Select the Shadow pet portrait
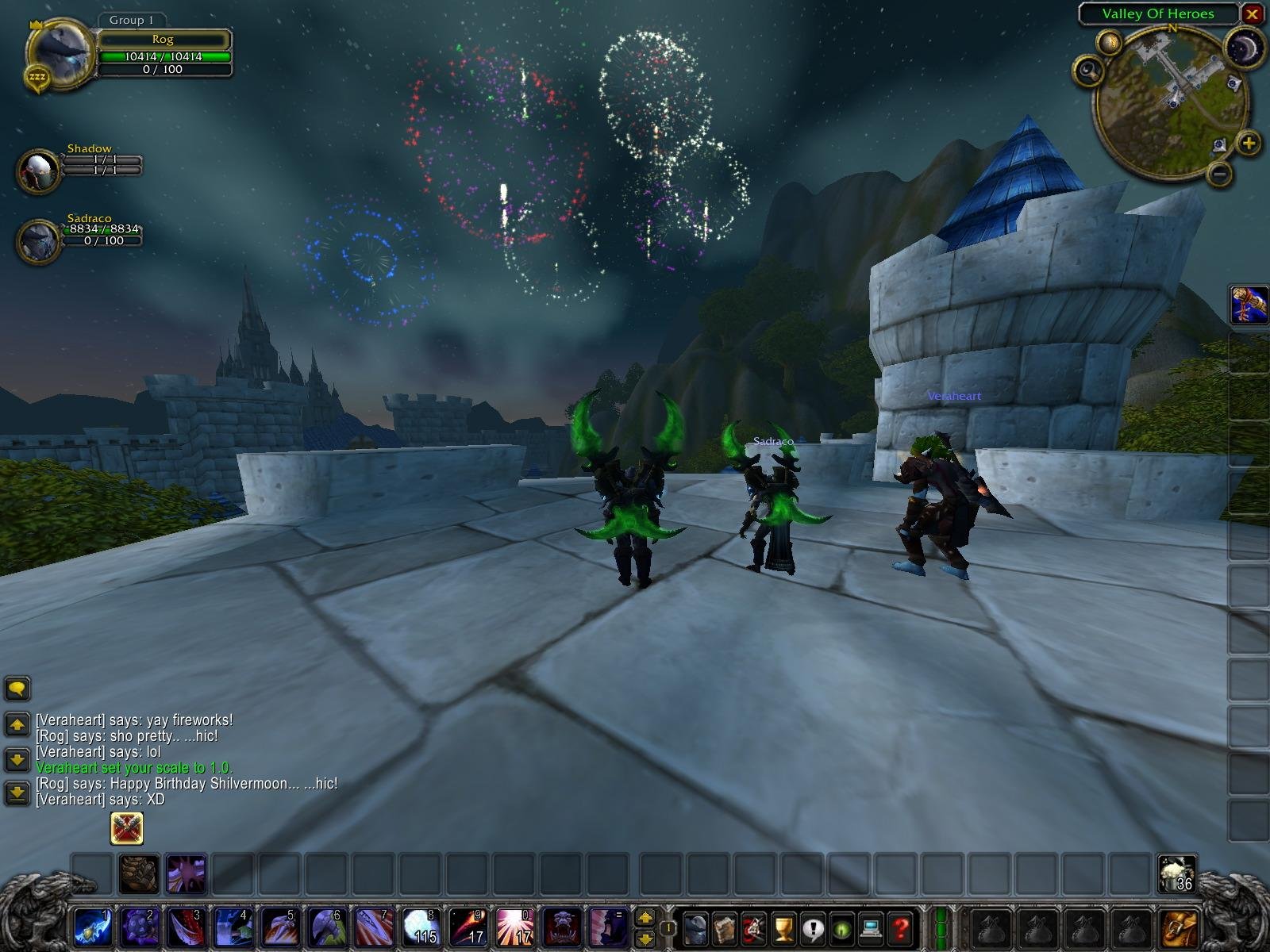 click(38, 170)
